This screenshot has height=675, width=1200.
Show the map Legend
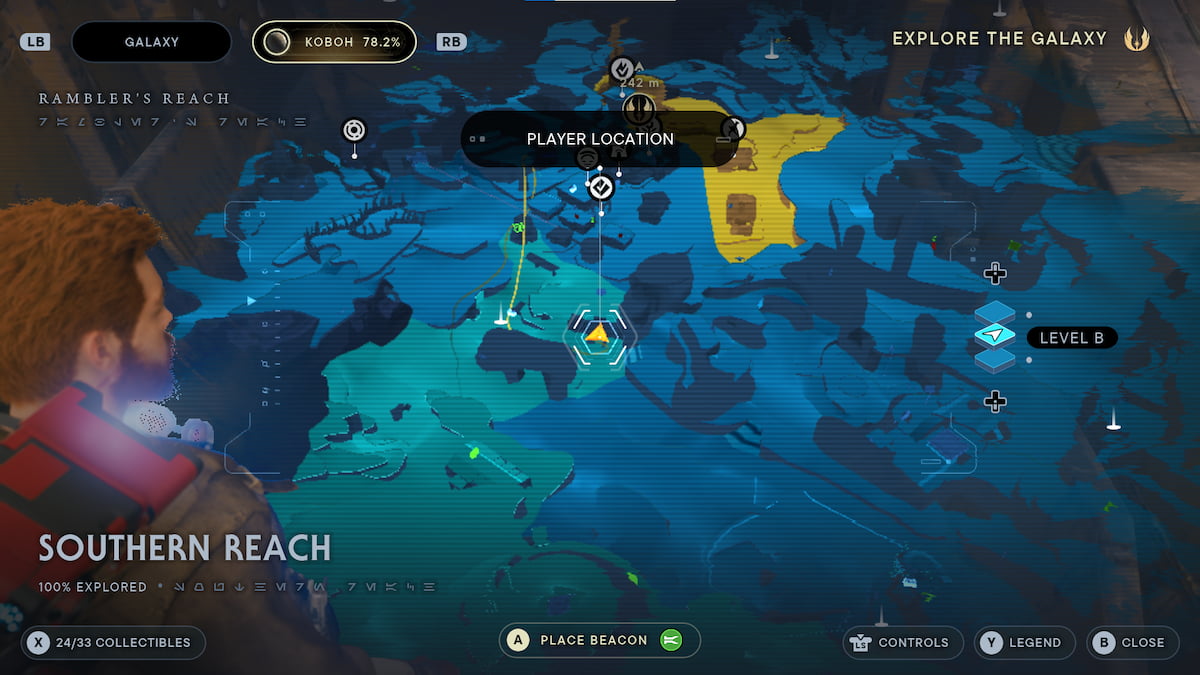point(1024,643)
